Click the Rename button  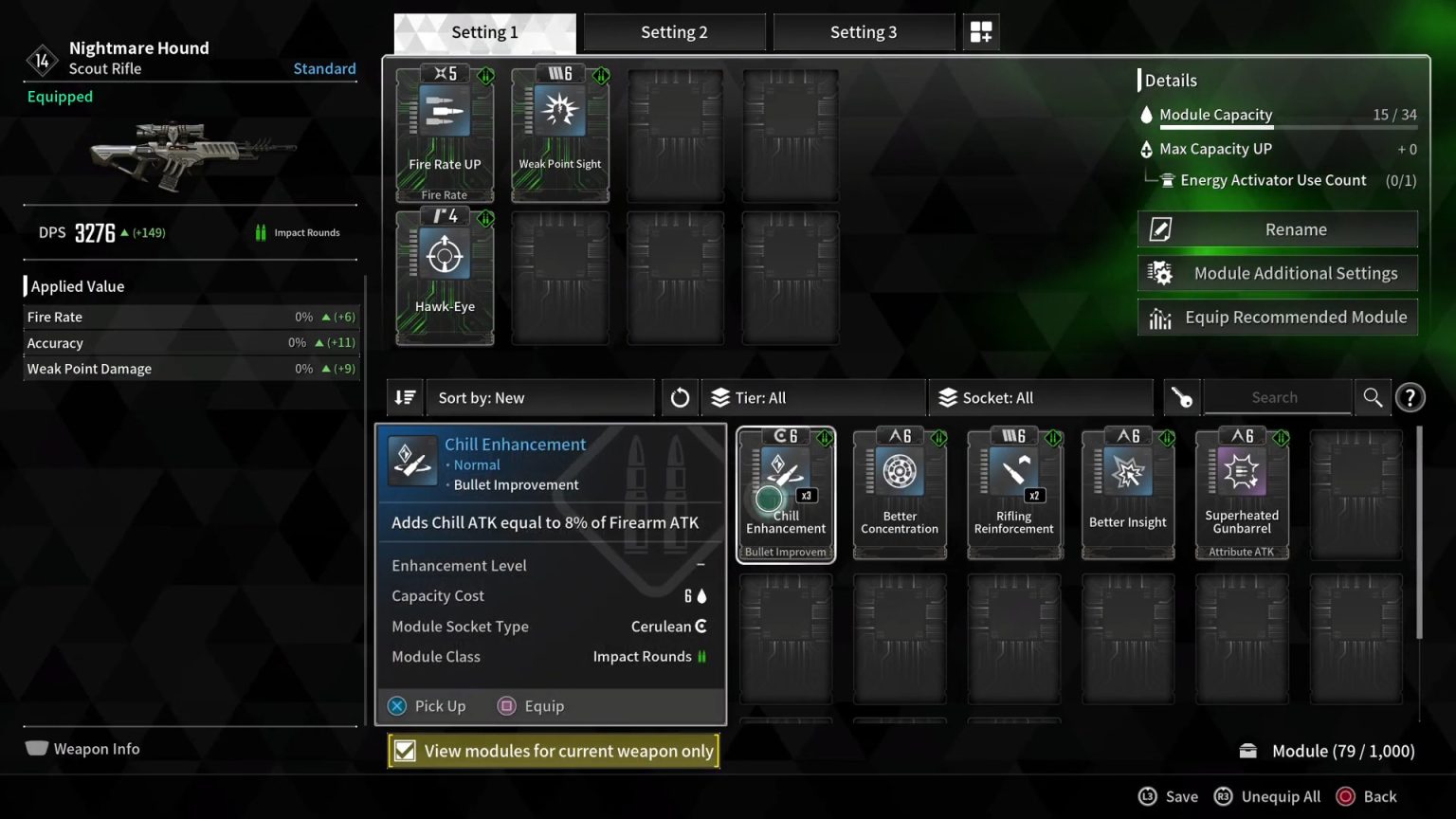[1277, 228]
